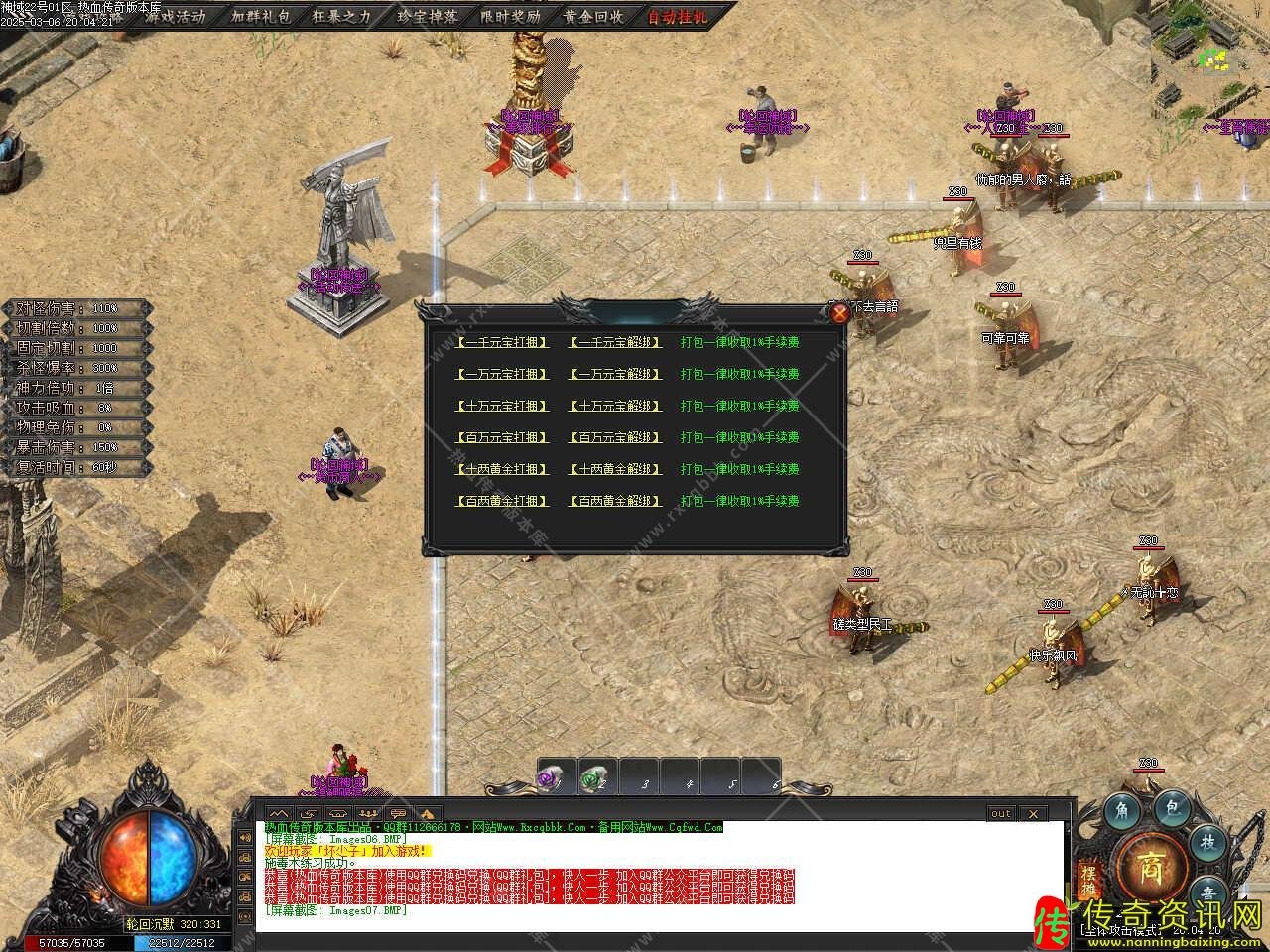
Task: Click 百两黄金解绑 link
Action: pos(615,501)
